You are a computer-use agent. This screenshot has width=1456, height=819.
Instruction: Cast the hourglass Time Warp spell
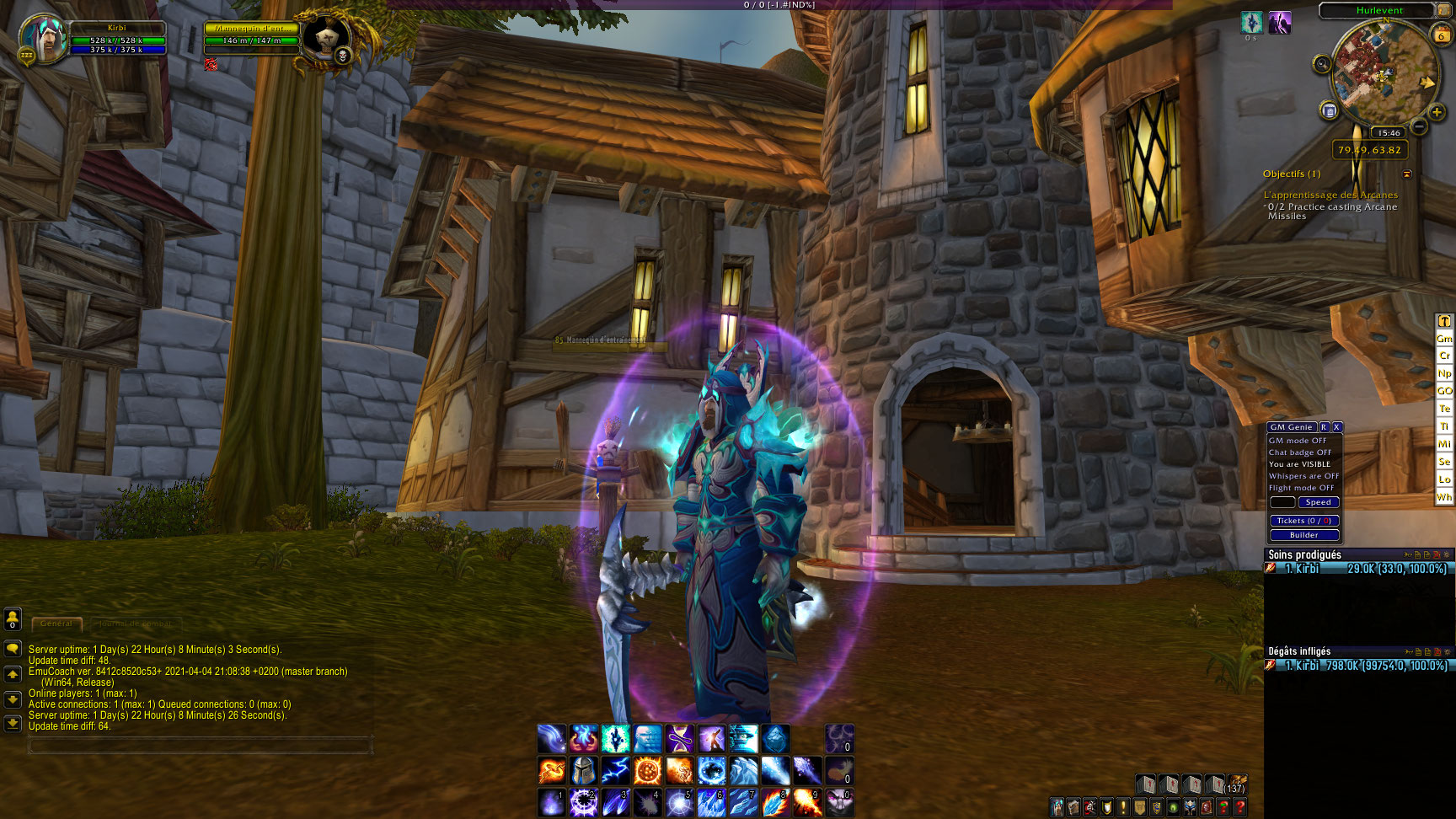(679, 739)
